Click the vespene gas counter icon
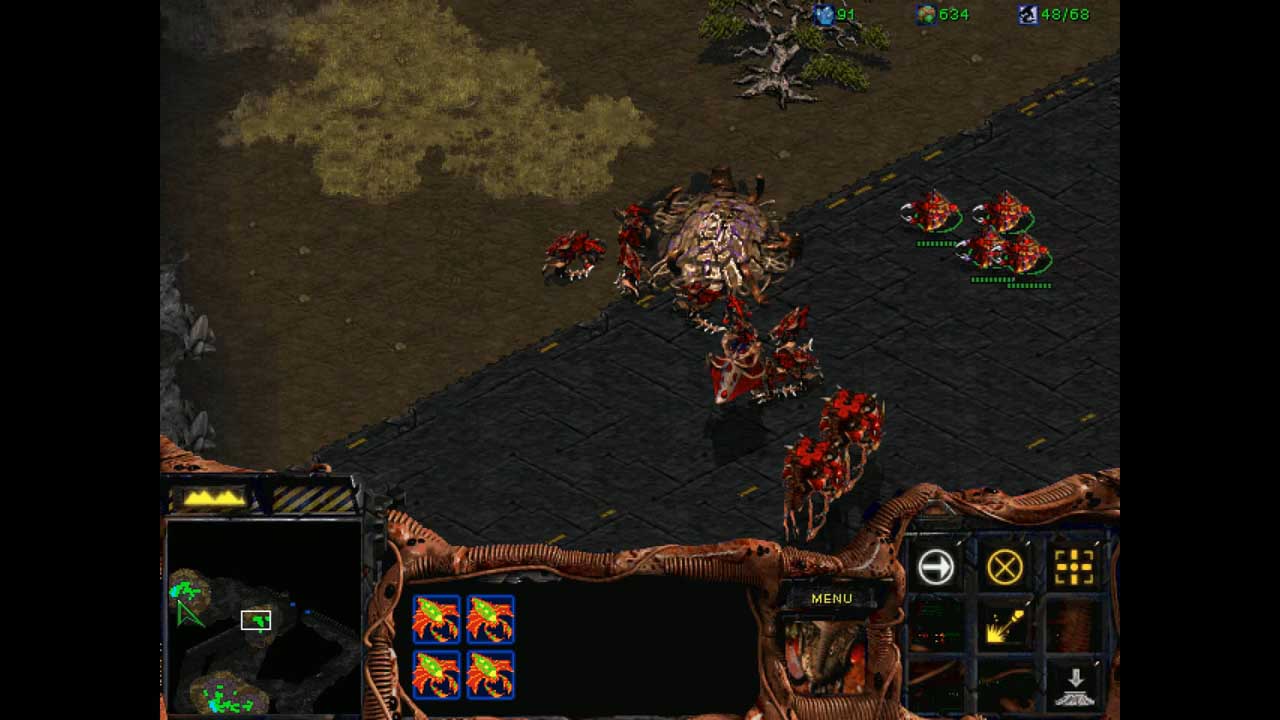 tap(928, 16)
